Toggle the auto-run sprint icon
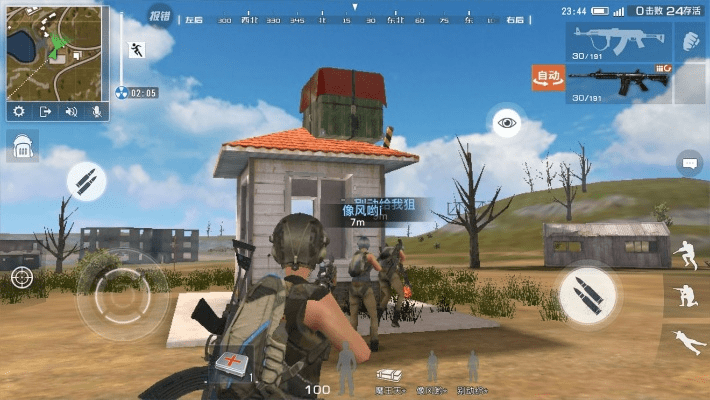The width and height of the screenshot is (710, 400). point(136,49)
